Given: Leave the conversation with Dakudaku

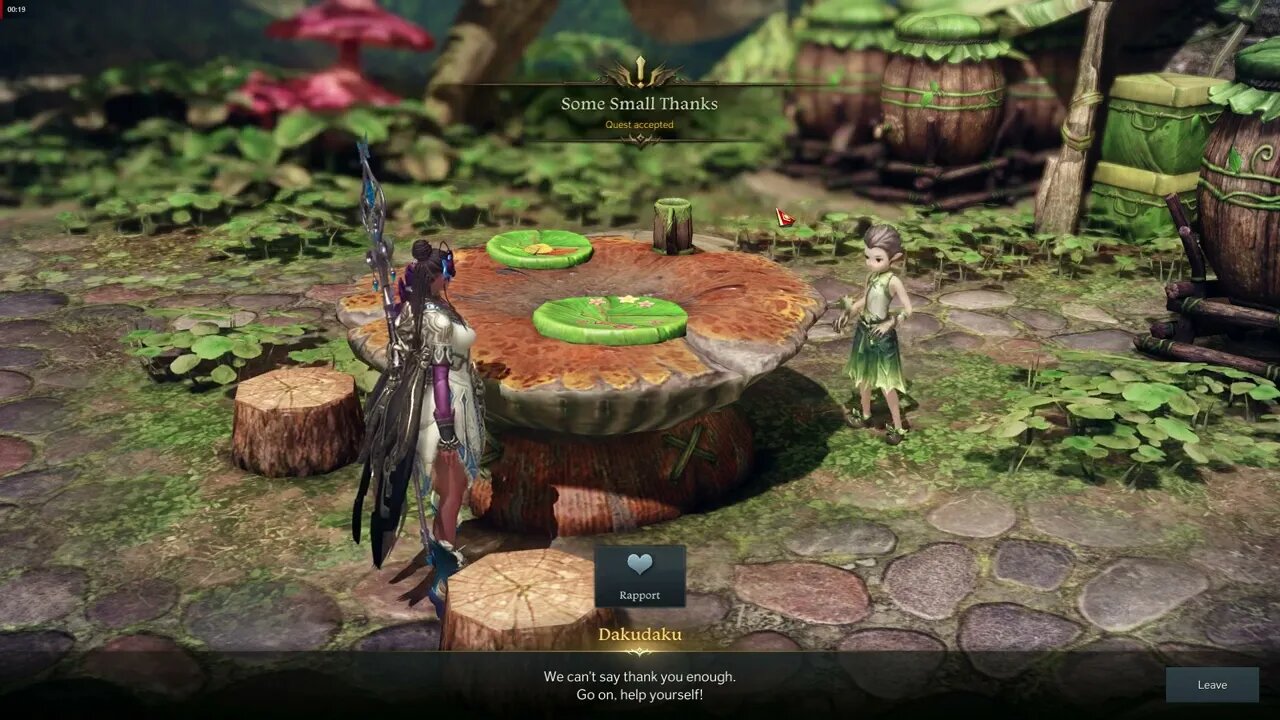Looking at the screenshot, I should click(1212, 685).
